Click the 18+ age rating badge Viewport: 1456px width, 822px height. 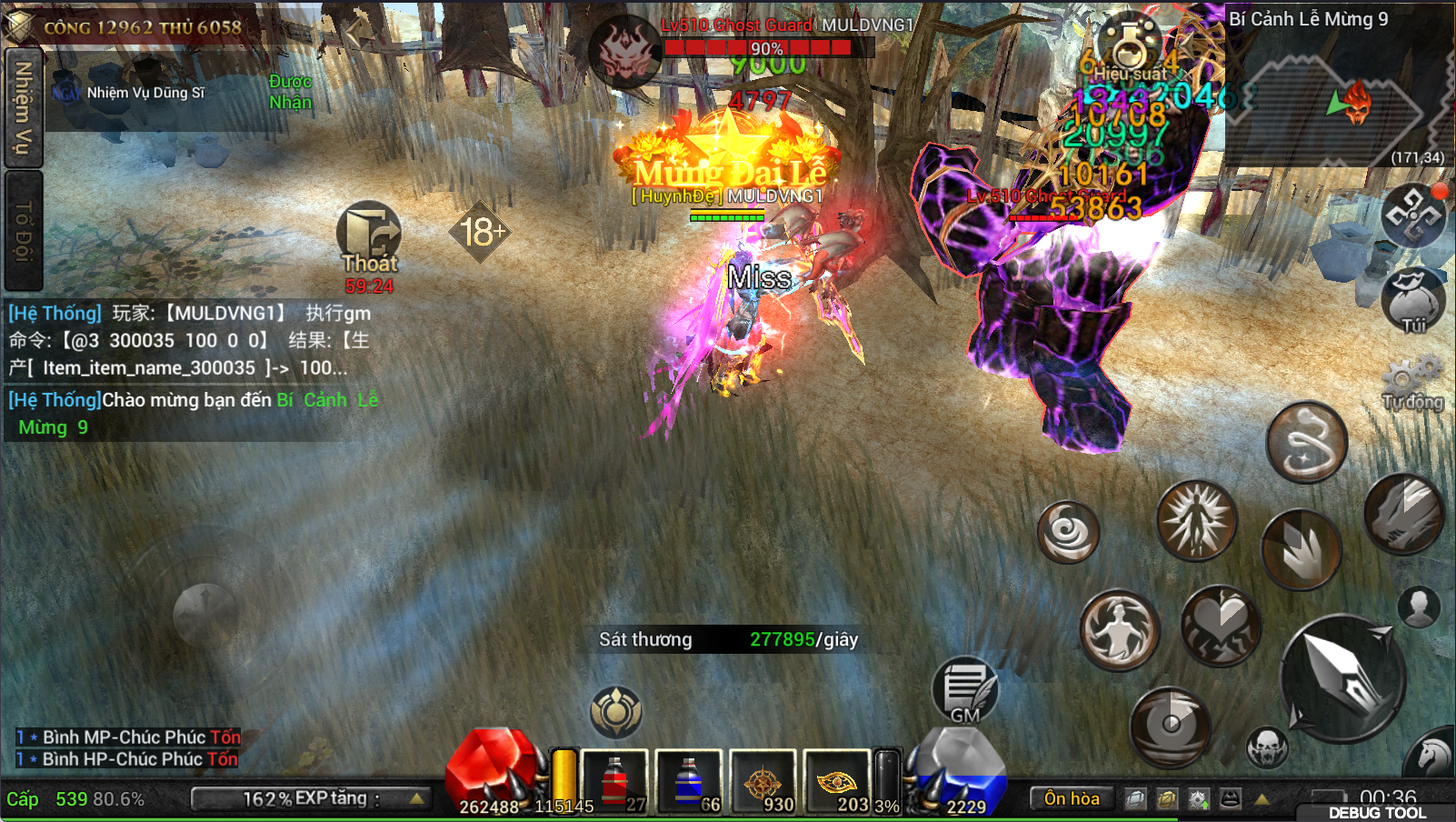click(481, 232)
